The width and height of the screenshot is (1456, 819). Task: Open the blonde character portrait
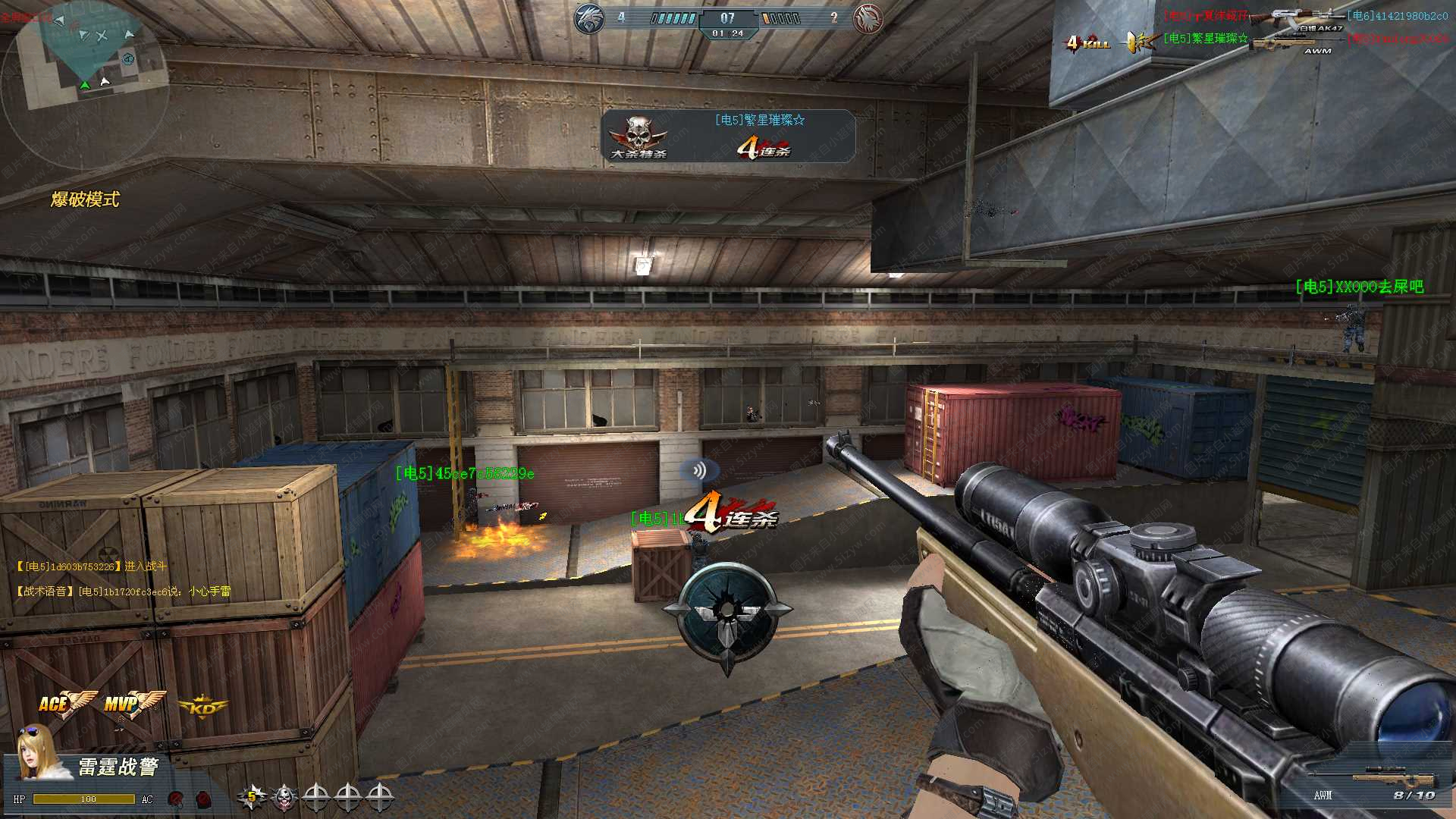(38, 752)
